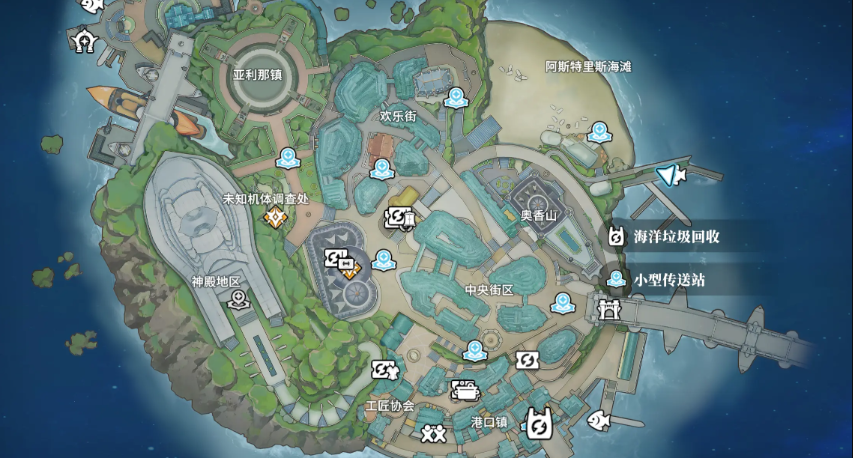Select the teleport marker below 中央街区
Screen dimensions: 853x458
pyautogui.click(x=475, y=350)
